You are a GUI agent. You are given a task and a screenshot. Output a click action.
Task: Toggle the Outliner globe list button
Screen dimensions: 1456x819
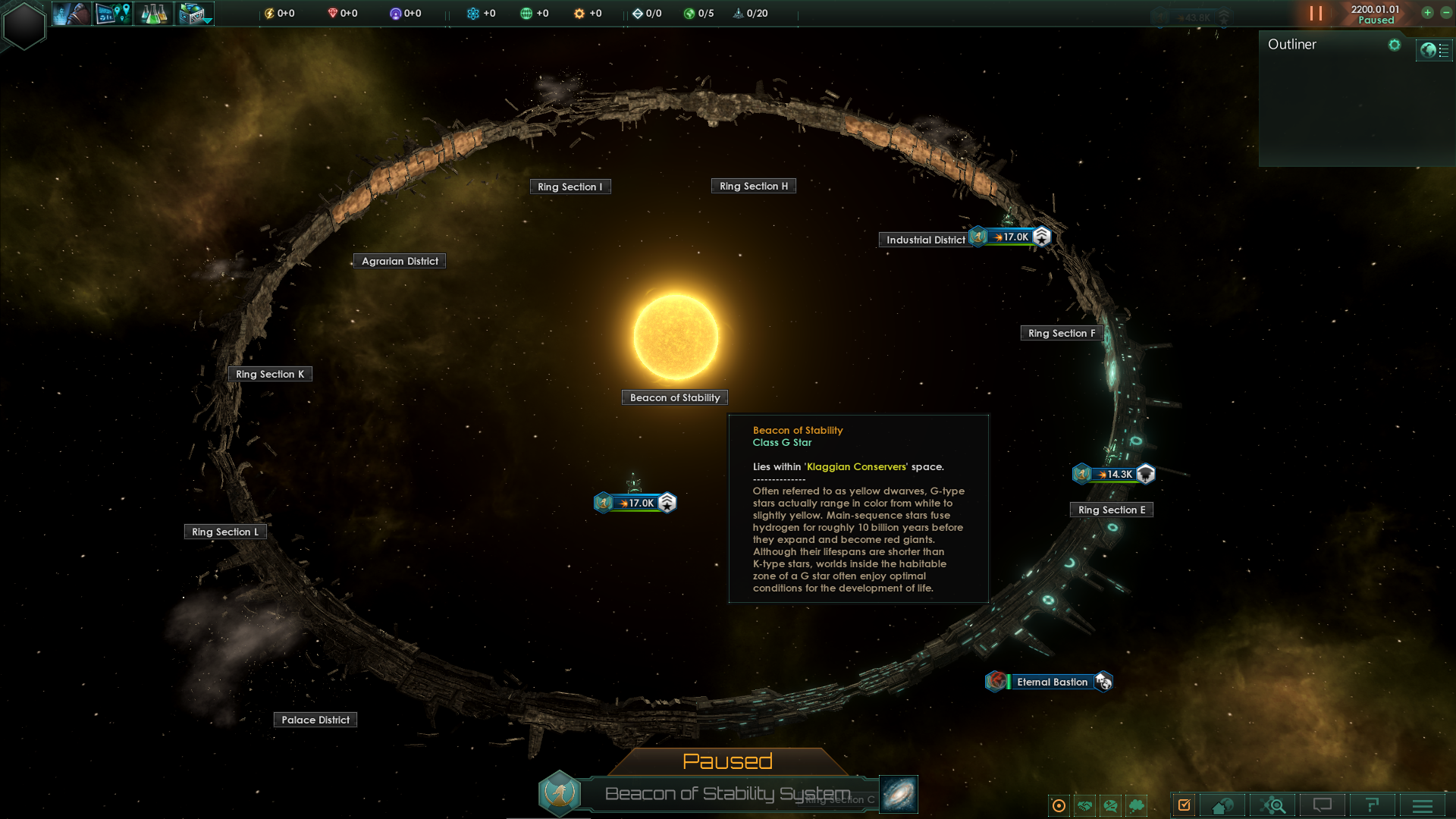(1434, 51)
